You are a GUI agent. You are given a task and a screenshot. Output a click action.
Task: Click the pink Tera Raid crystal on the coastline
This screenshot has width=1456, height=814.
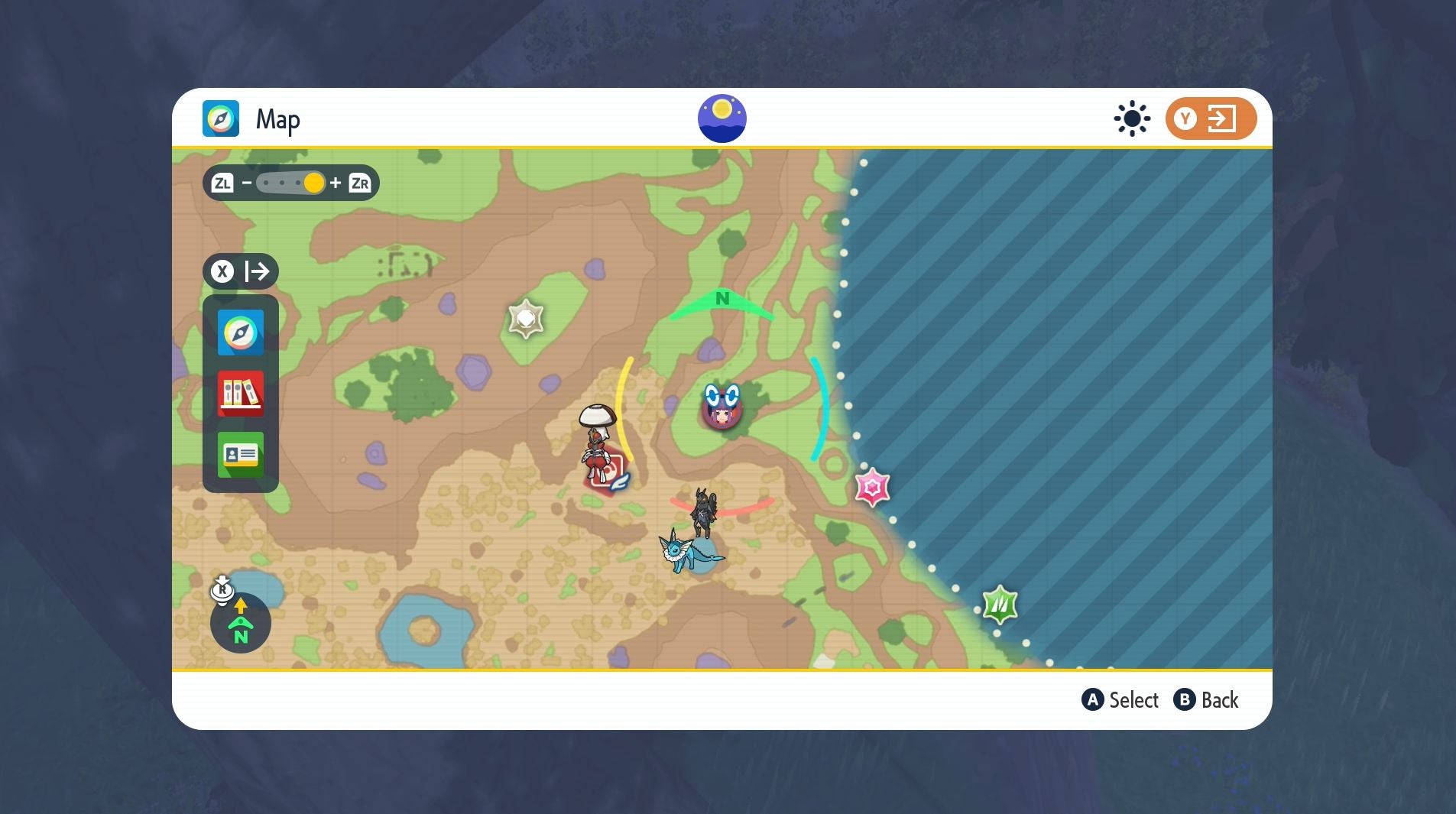[872, 487]
